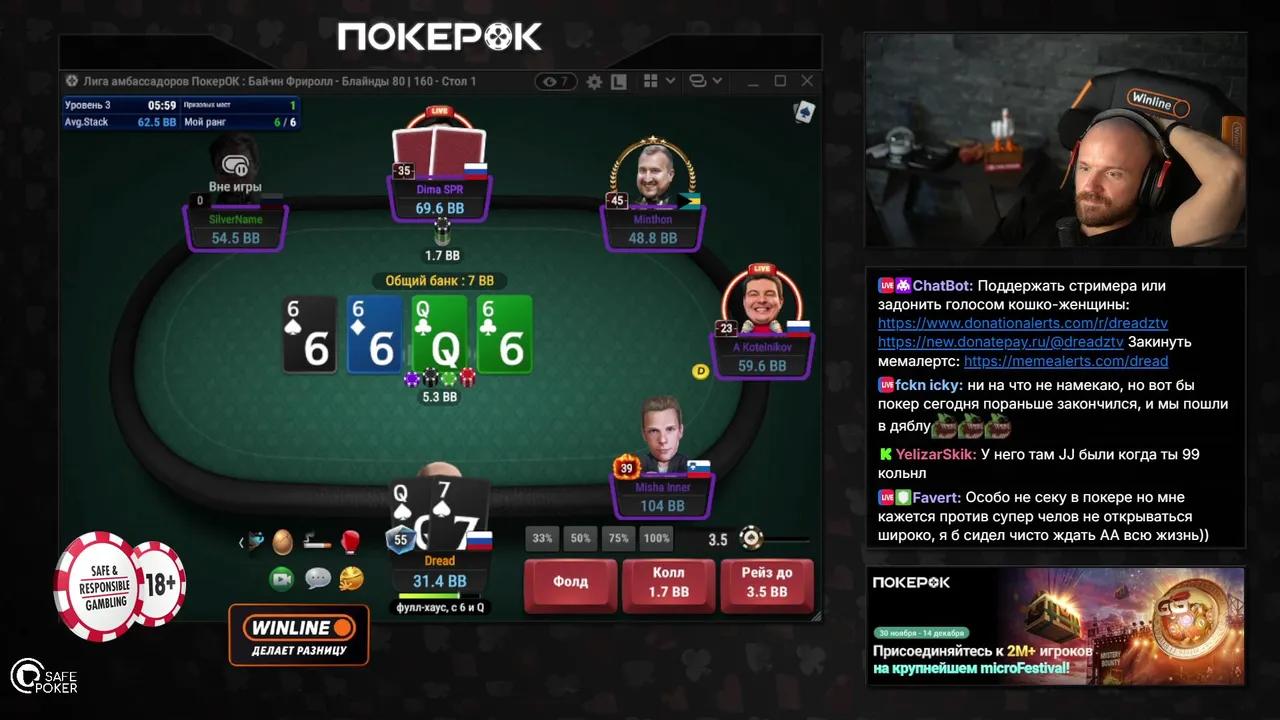The width and height of the screenshot is (1280, 720).
Task: Click the golden bell emoji icon
Action: pos(350,578)
